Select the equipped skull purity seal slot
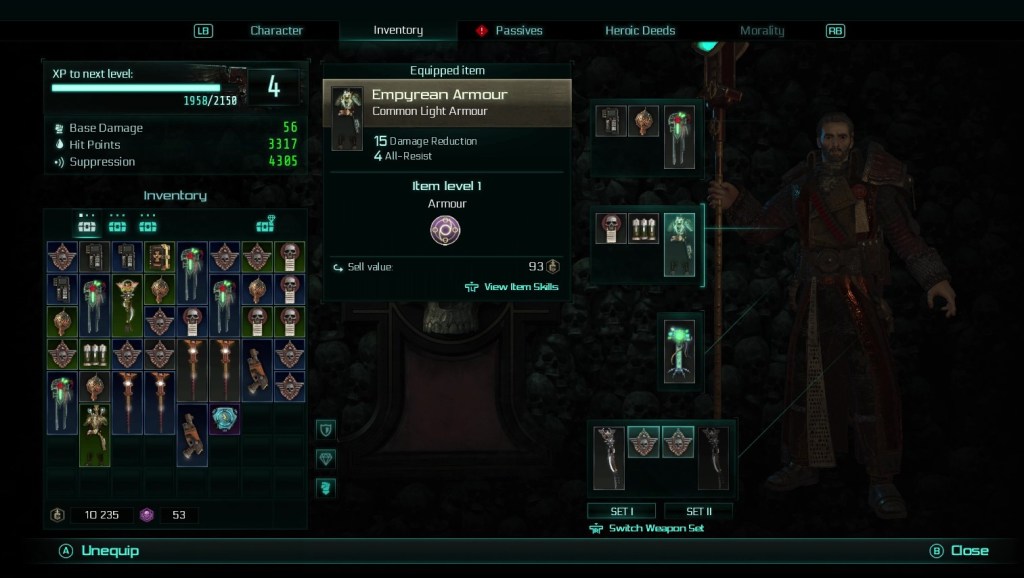Screen dimensions: 1024x578 610,228
